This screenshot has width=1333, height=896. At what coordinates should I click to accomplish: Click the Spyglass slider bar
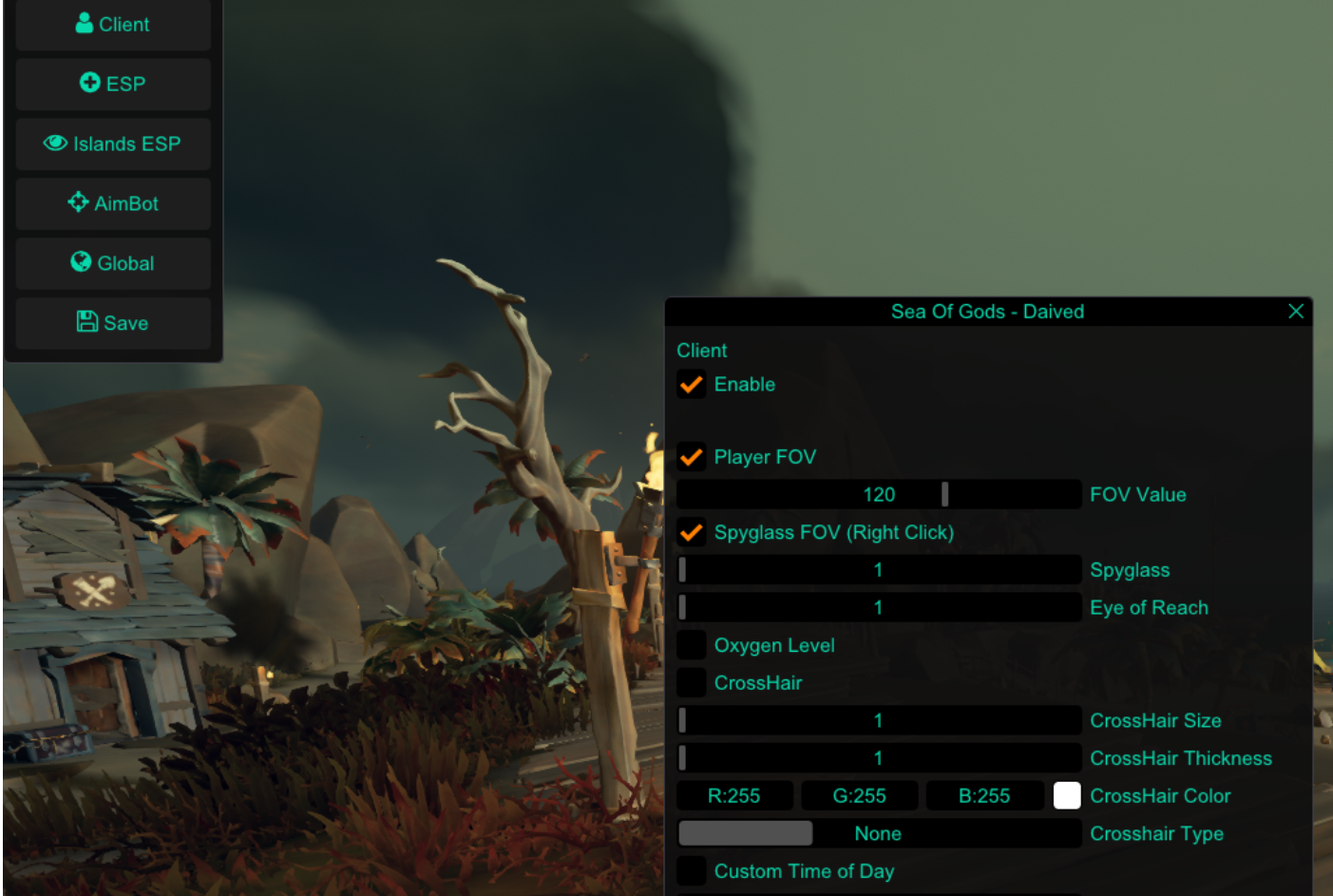pos(878,570)
